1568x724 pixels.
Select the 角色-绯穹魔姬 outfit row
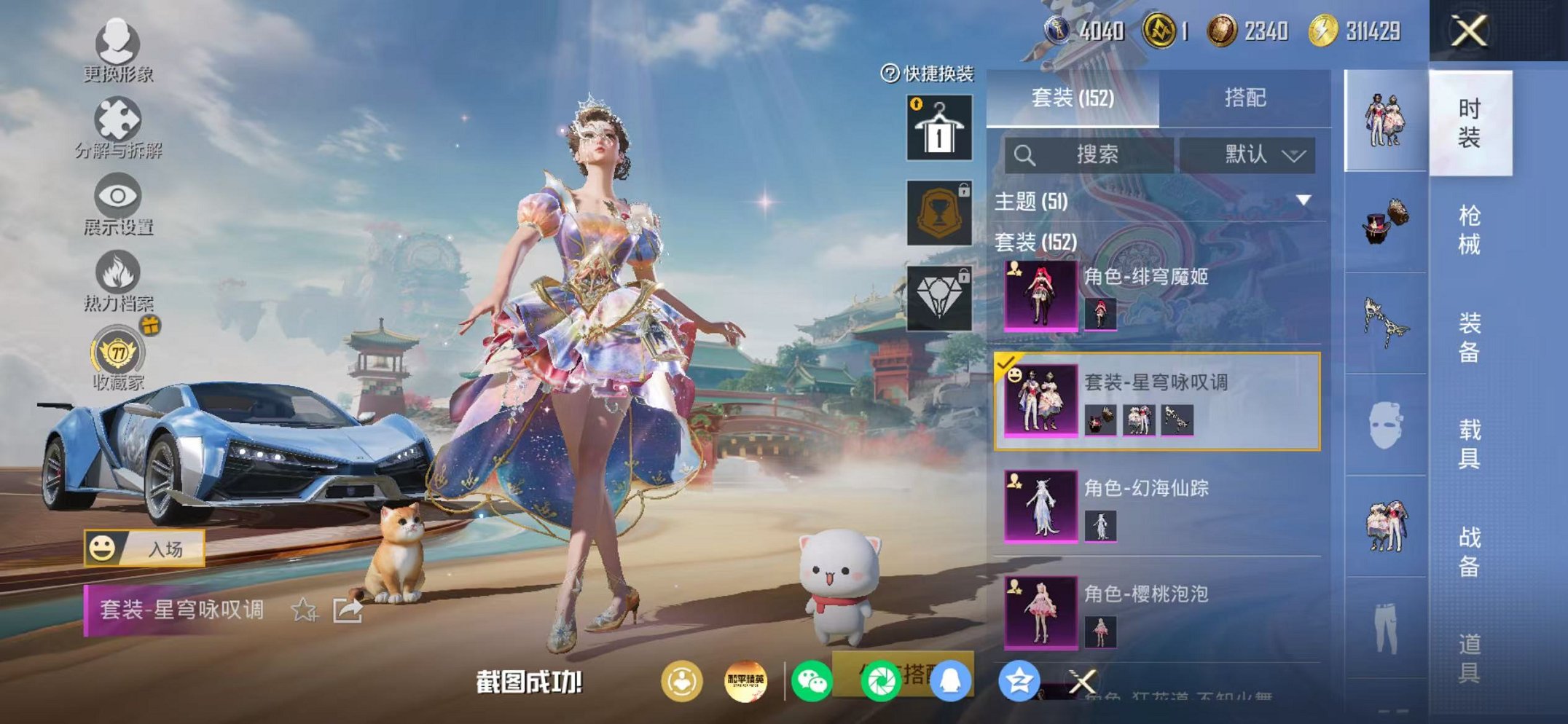(x=1157, y=296)
